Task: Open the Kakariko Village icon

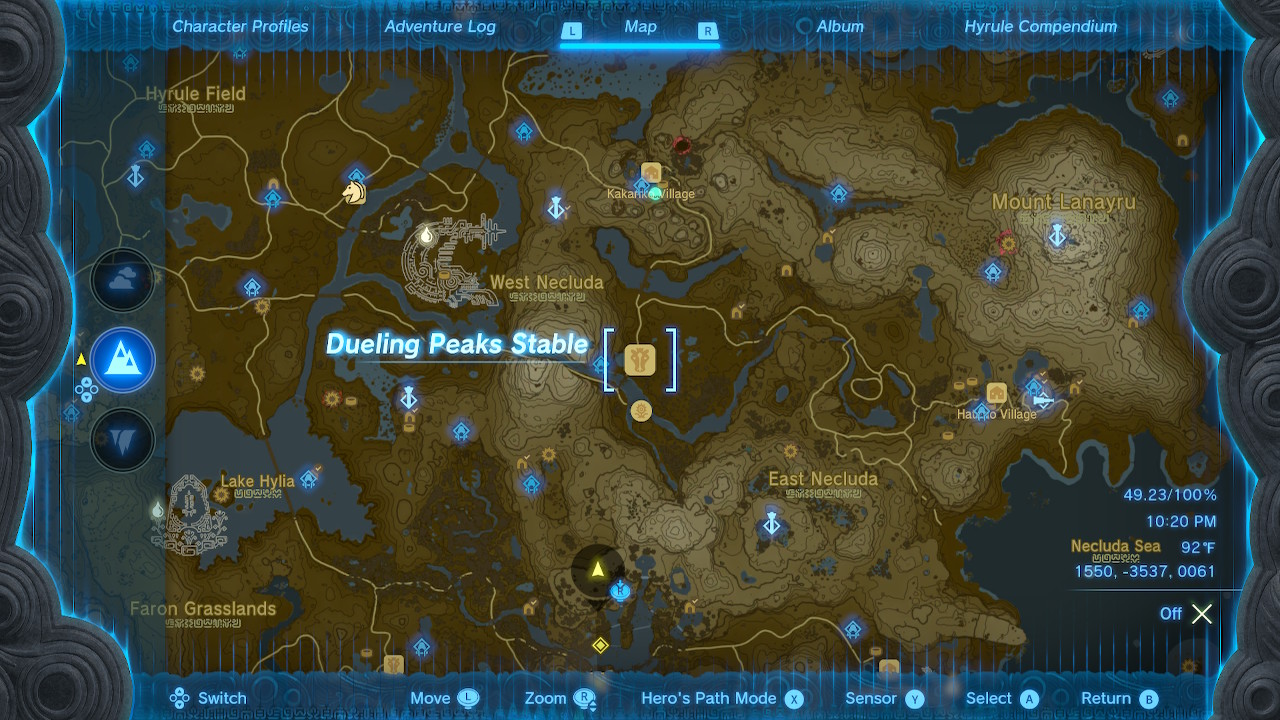Action: (651, 173)
